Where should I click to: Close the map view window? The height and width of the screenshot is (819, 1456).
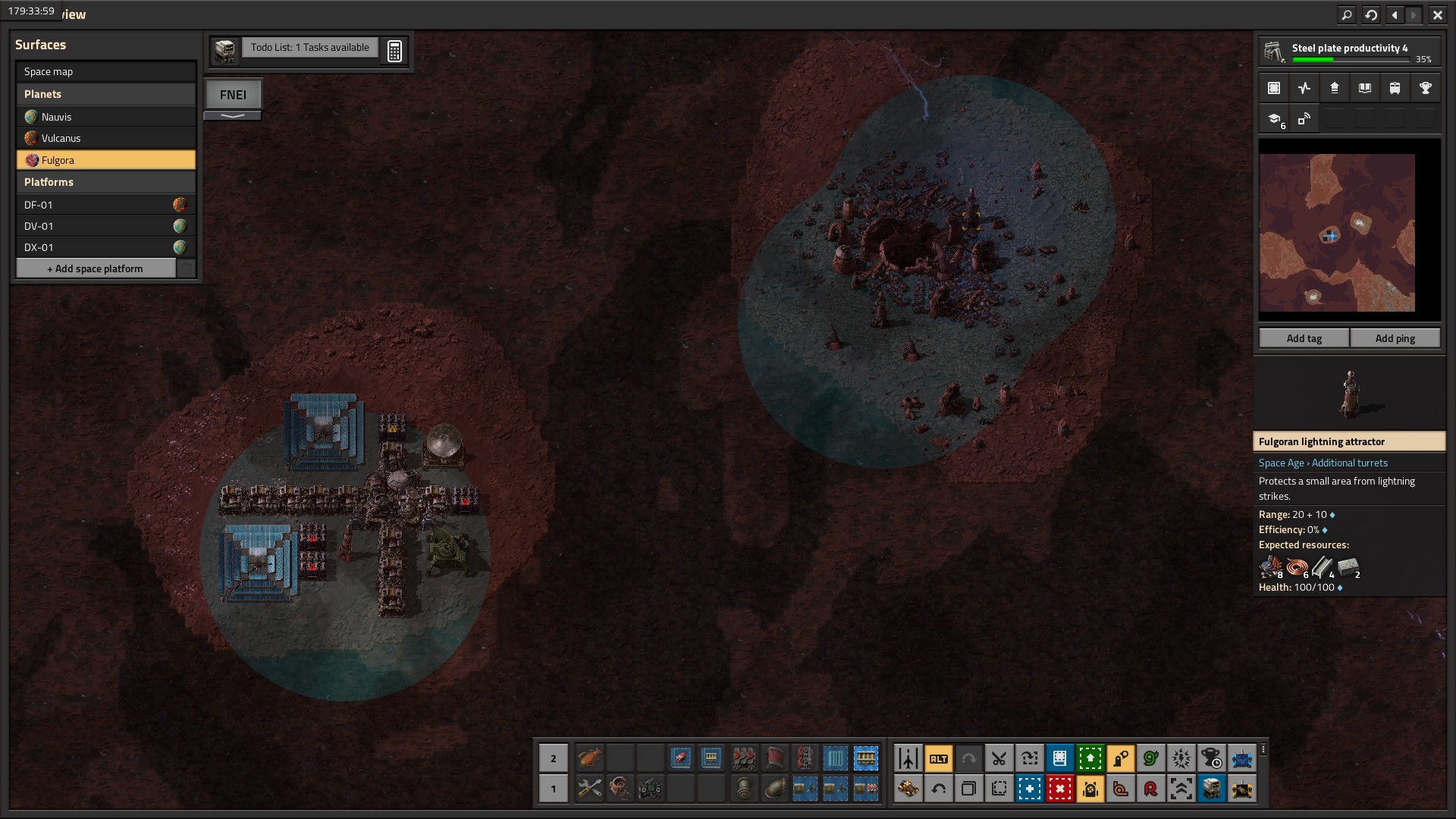point(1437,14)
